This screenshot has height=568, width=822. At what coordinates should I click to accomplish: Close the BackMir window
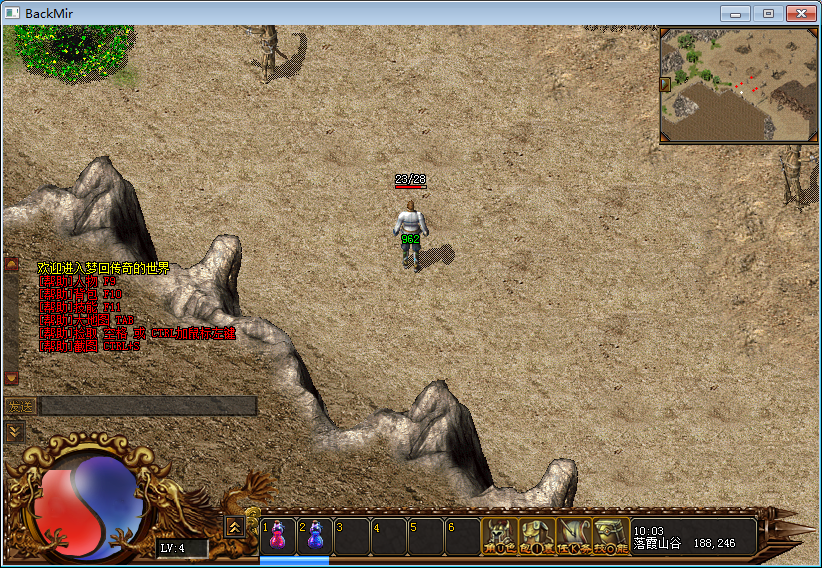point(800,13)
